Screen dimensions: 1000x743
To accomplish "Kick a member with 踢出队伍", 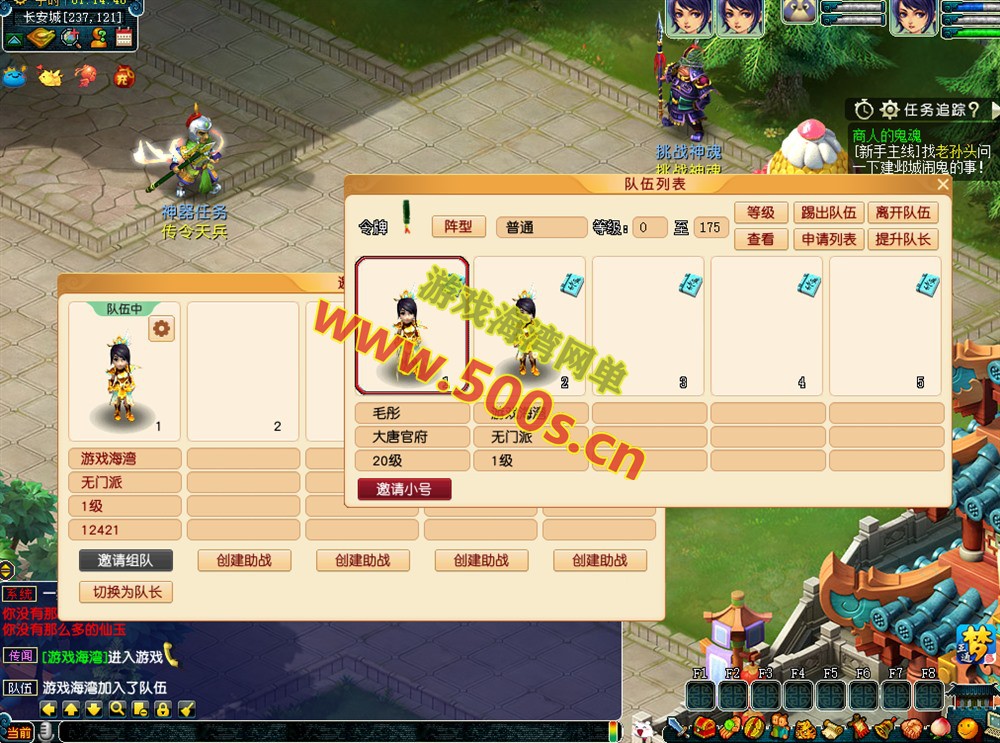I will tap(830, 213).
